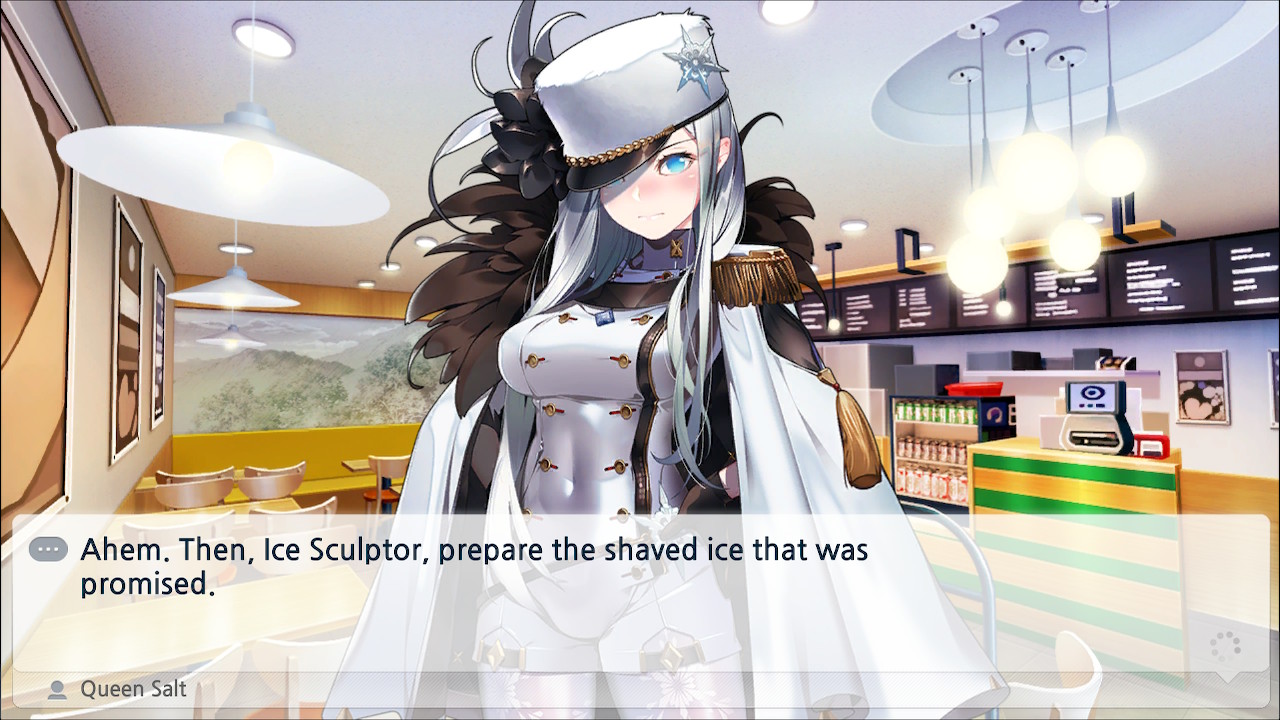
Task: Expand the chevron below the loading spinner
Action: [x=1227, y=679]
